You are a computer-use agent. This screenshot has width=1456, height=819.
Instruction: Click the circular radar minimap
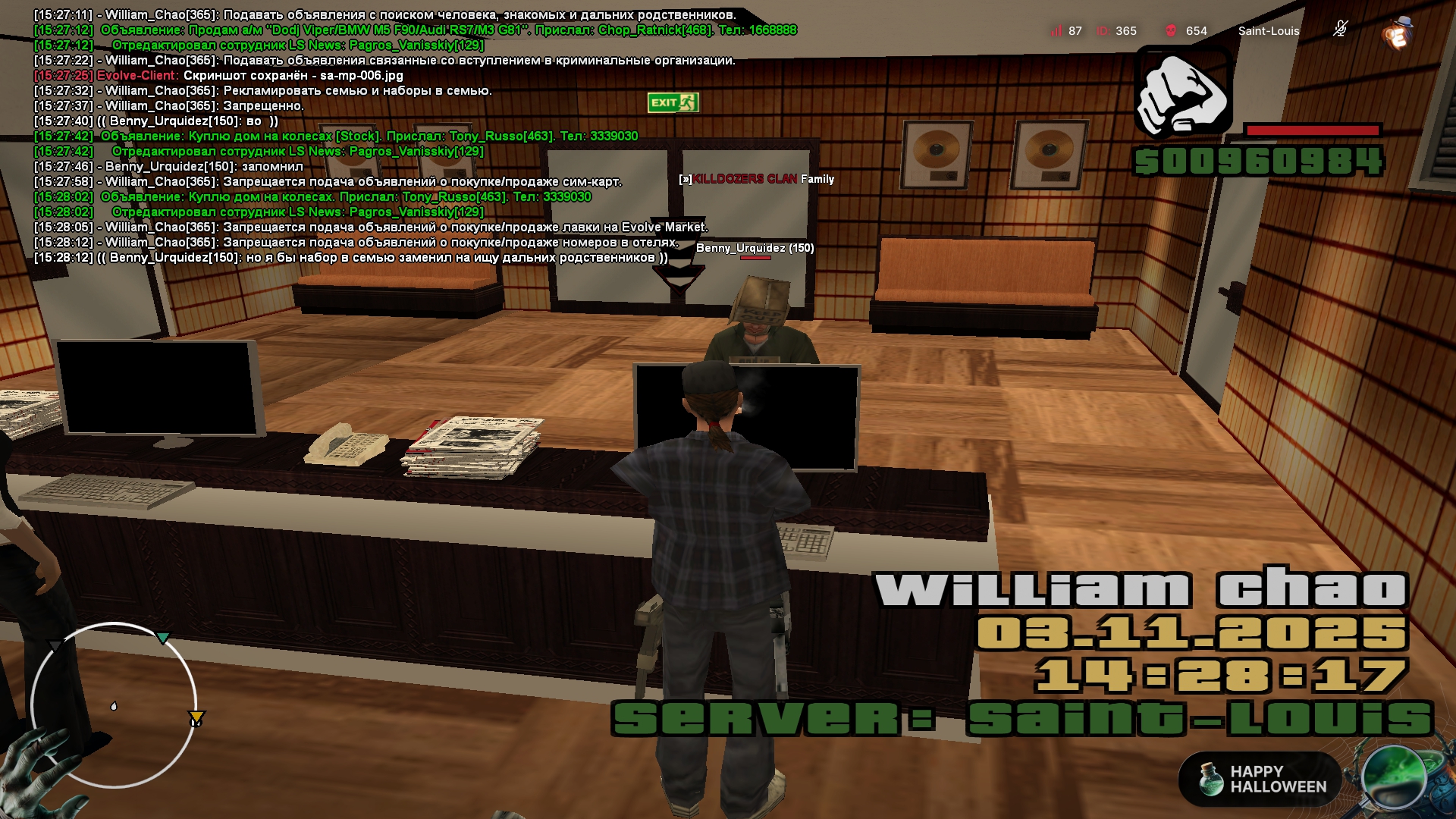pyautogui.click(x=114, y=705)
